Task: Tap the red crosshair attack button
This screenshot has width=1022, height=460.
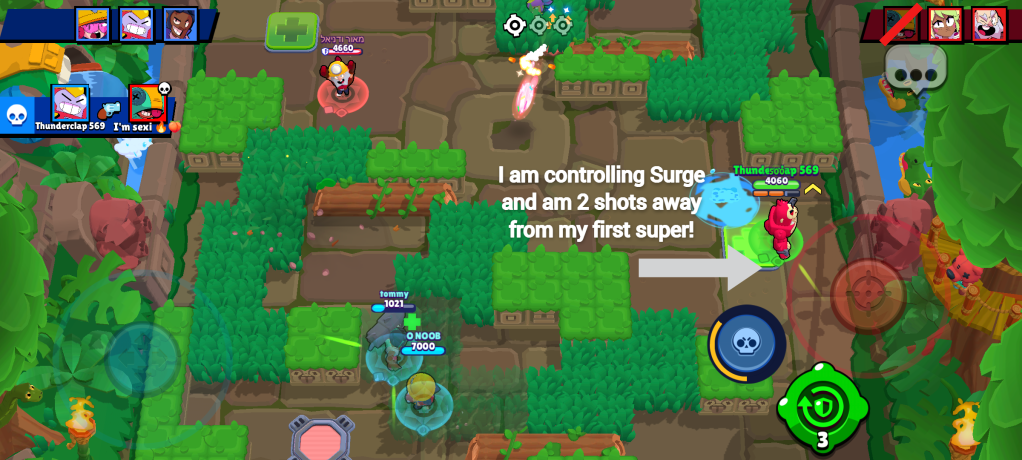Action: 867,295
